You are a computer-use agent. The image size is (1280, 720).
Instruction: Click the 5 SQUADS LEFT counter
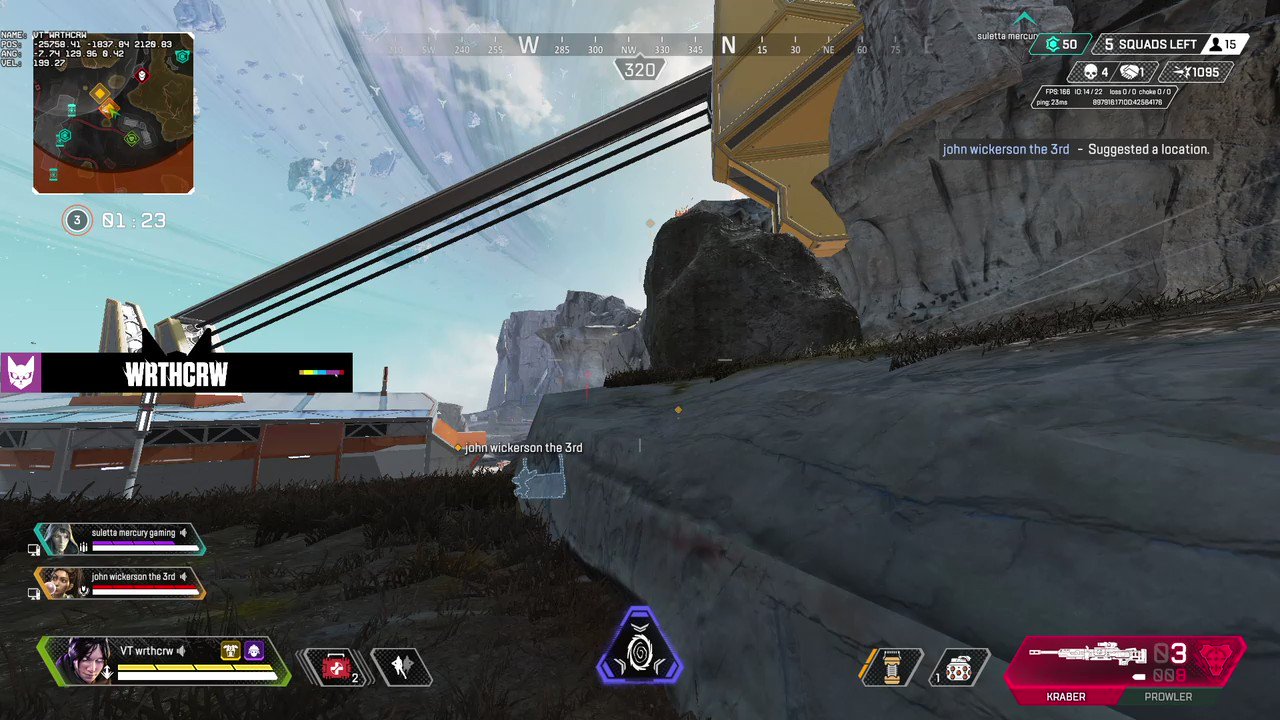click(1150, 44)
